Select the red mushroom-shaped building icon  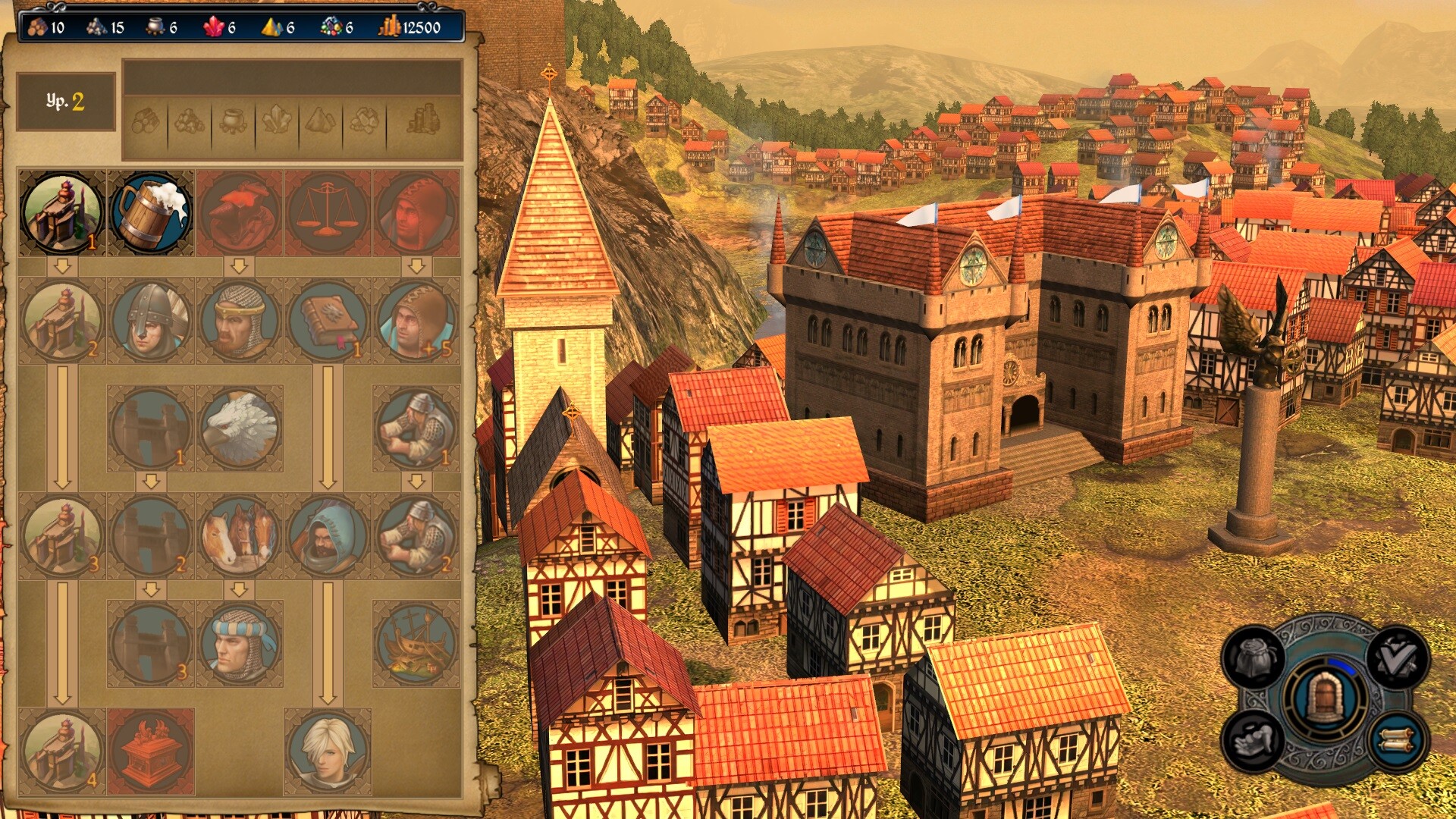click(x=240, y=213)
